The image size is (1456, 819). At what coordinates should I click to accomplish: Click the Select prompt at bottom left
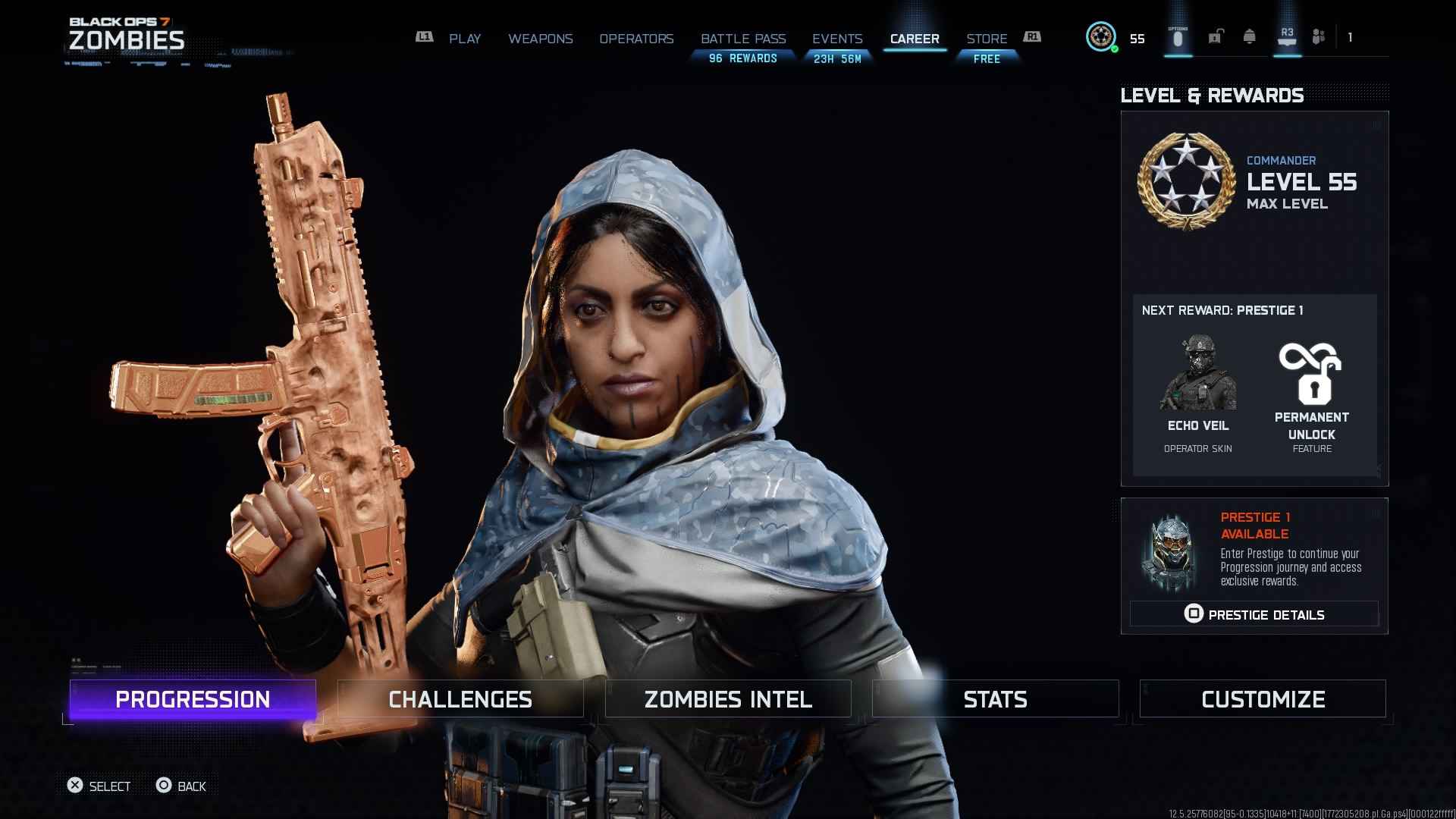99,786
